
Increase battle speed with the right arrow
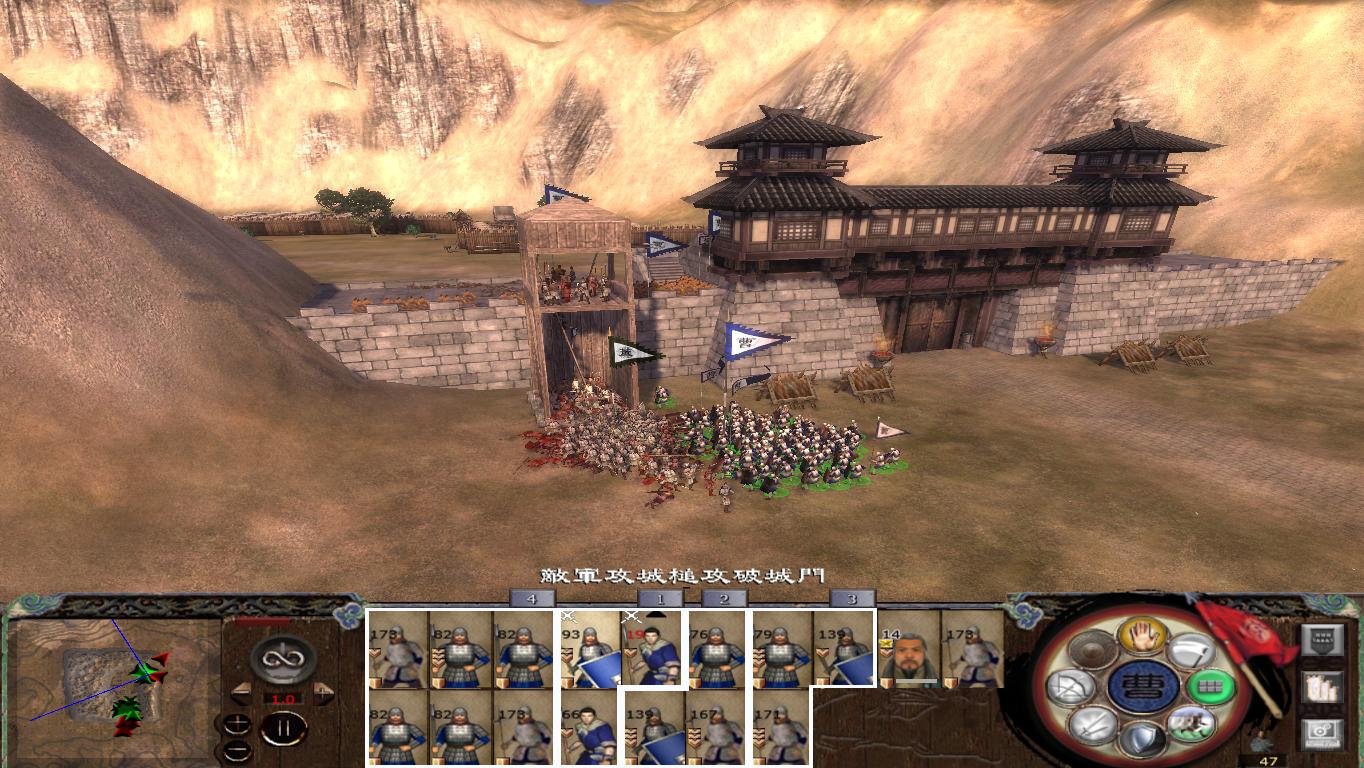click(x=321, y=693)
